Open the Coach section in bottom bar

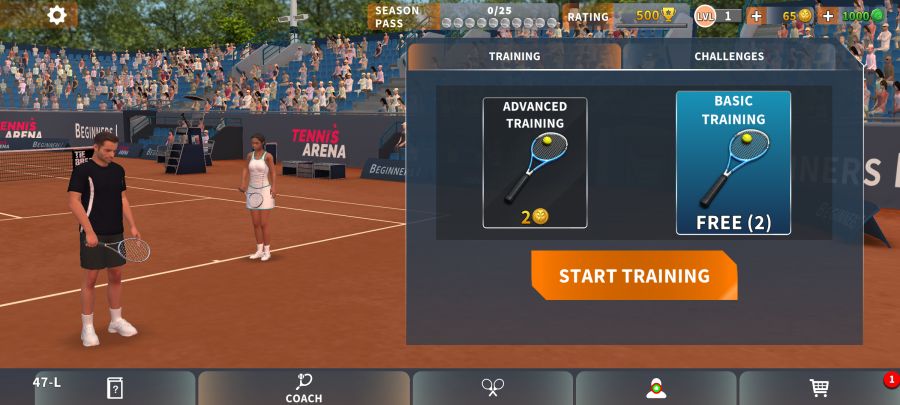304,388
